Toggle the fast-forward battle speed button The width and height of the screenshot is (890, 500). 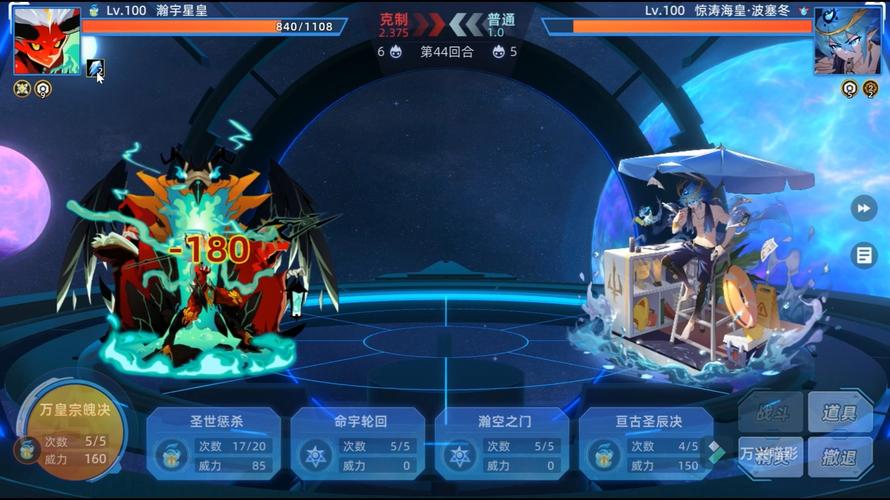pyautogui.click(x=863, y=208)
